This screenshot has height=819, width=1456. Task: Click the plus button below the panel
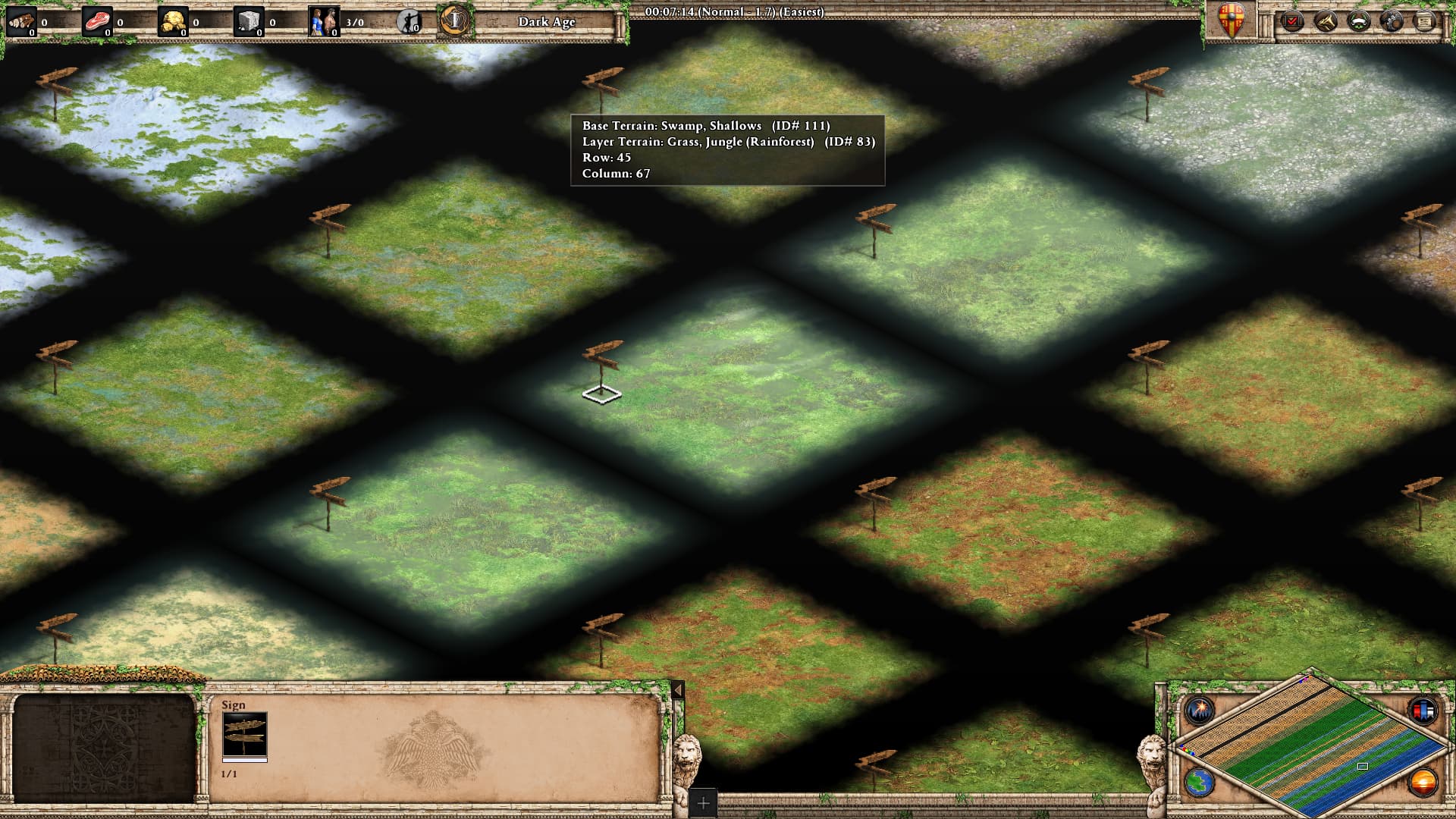click(703, 802)
